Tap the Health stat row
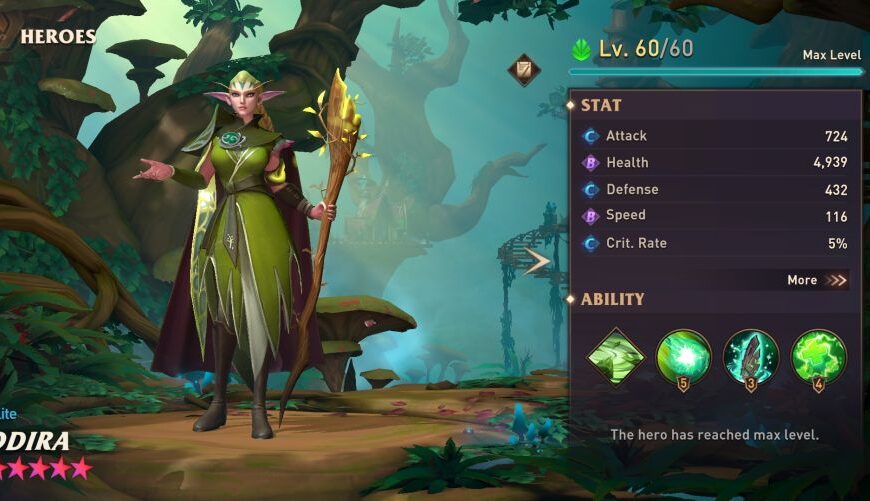Viewport: 870px width, 501px height. (x=714, y=163)
